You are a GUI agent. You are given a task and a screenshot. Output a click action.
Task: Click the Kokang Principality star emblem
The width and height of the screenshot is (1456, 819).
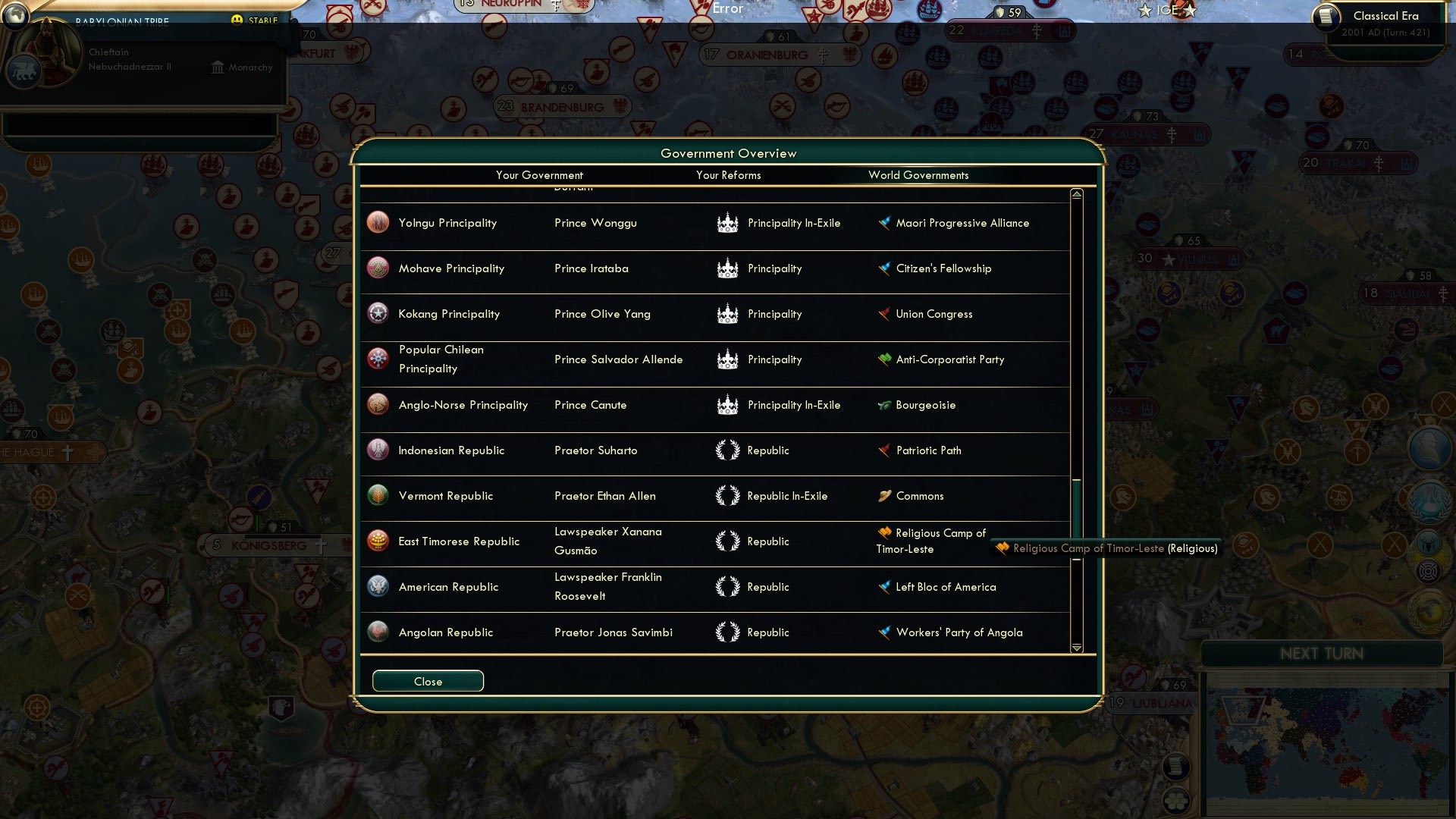tap(378, 313)
